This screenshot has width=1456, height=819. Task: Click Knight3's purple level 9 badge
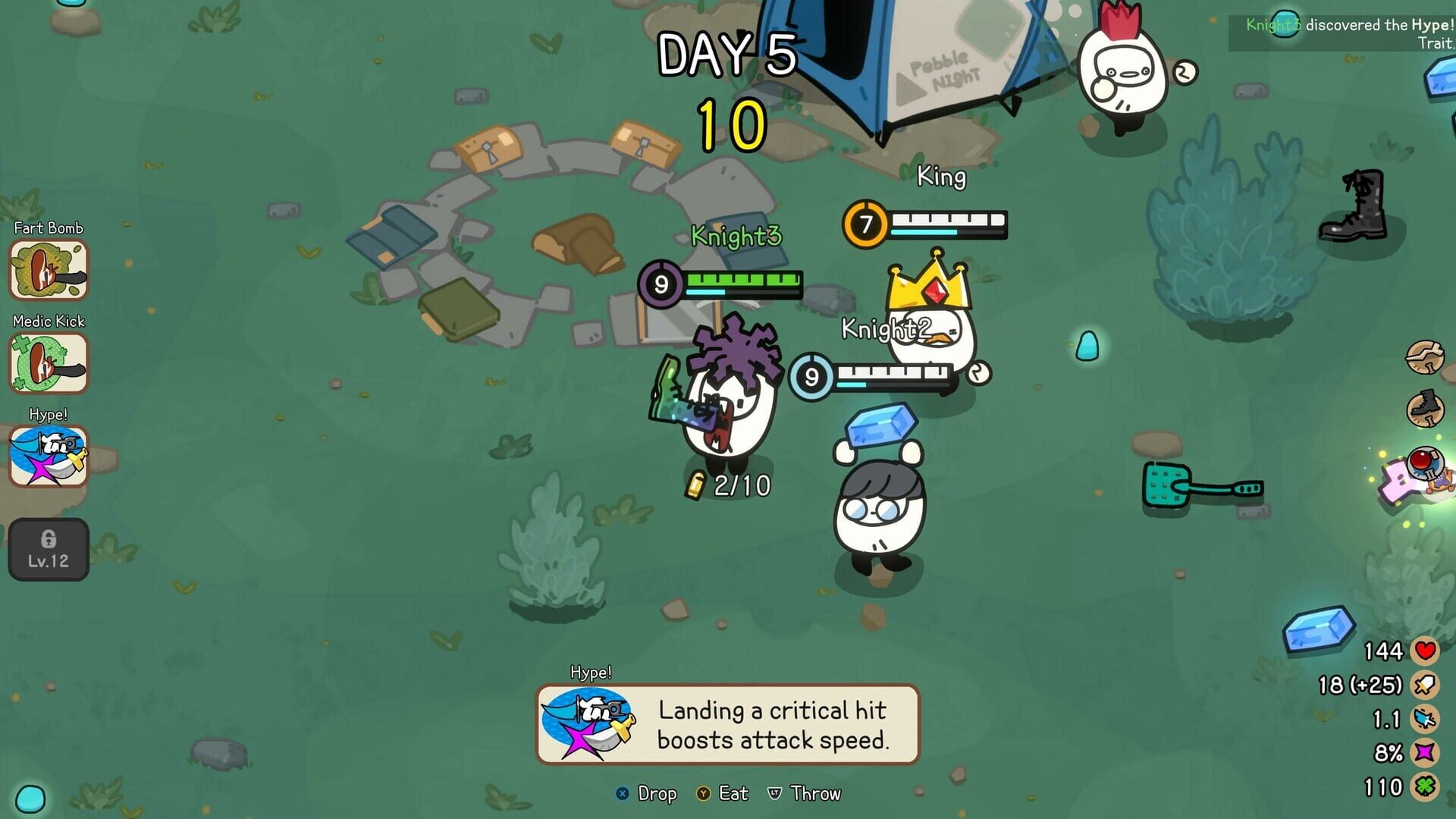pos(661,286)
